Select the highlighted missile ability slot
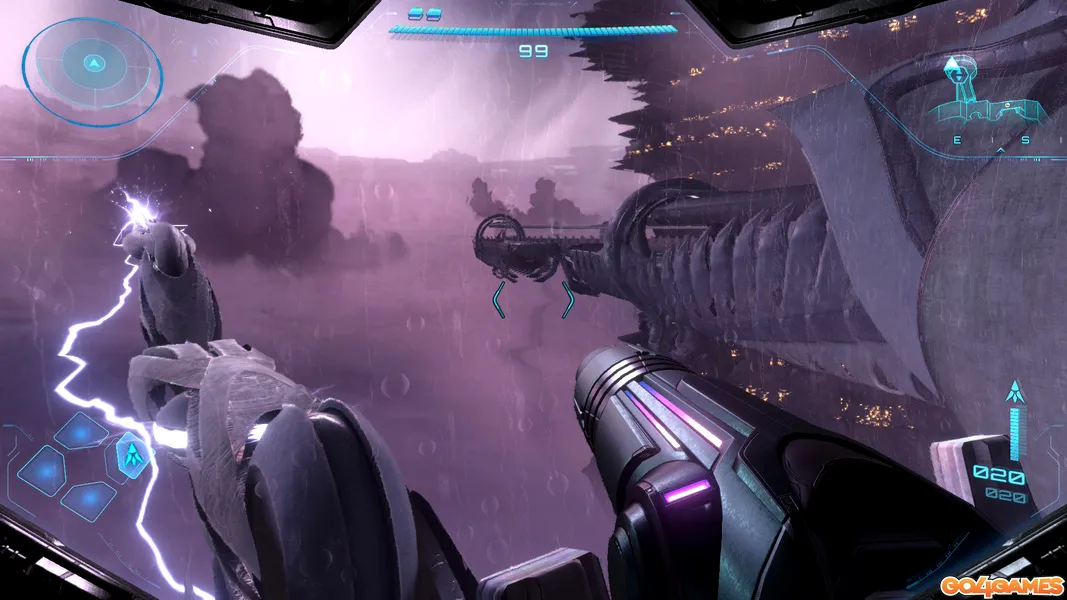 pyautogui.click(x=131, y=456)
